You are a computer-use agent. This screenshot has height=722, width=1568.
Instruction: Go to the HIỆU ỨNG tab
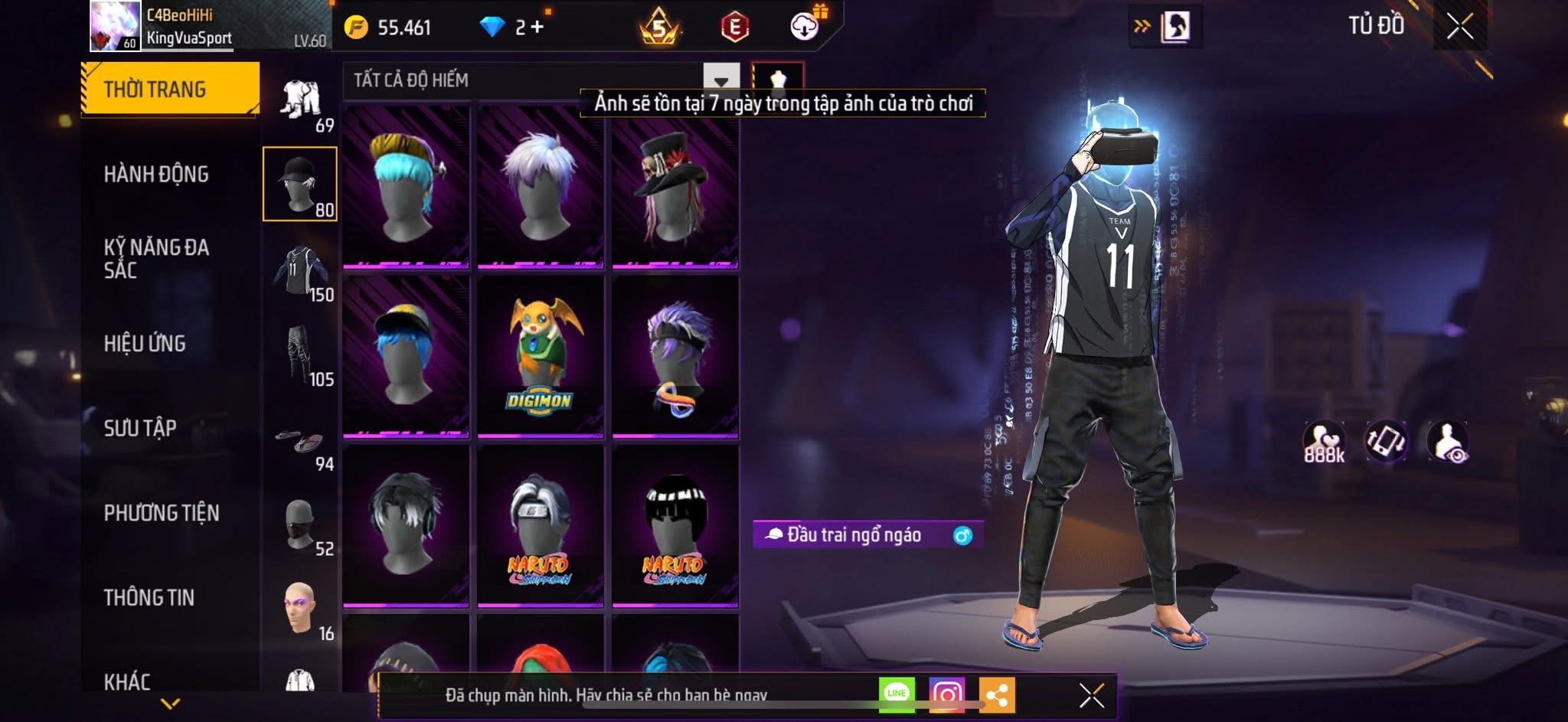[x=145, y=344]
